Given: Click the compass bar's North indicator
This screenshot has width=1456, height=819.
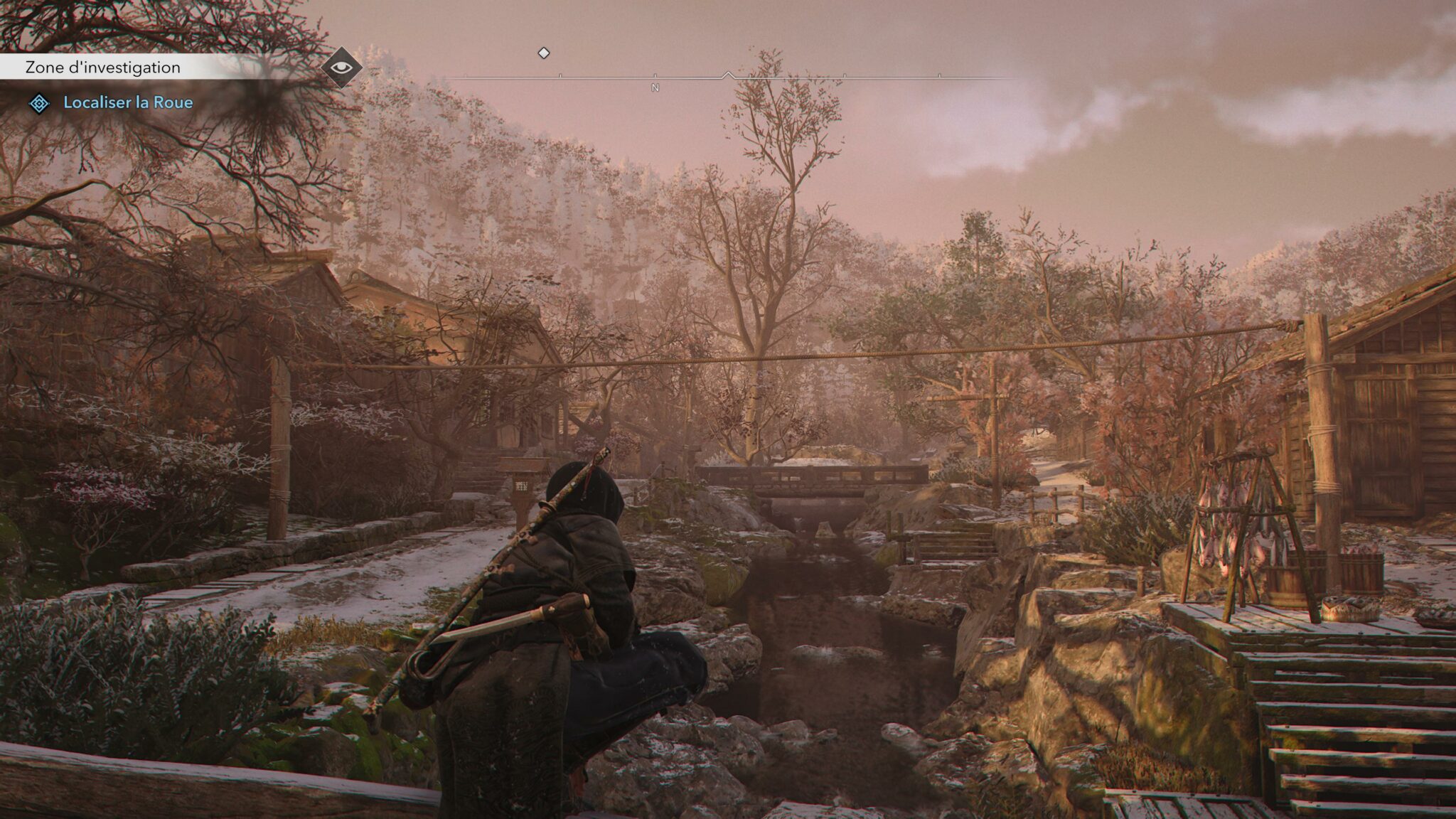Looking at the screenshot, I should point(655,87).
